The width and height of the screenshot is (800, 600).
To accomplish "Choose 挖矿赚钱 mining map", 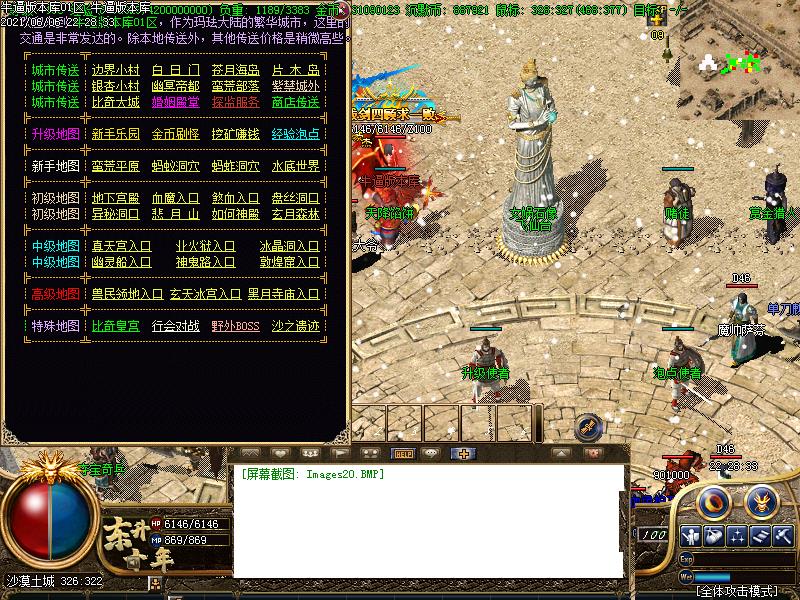I will coord(235,134).
